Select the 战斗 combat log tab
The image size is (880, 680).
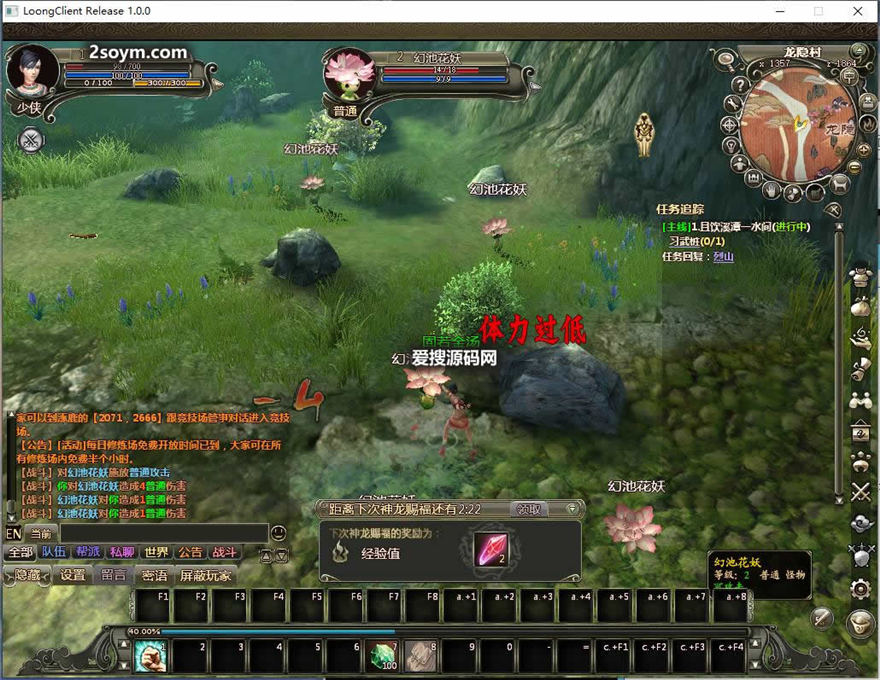(224, 552)
